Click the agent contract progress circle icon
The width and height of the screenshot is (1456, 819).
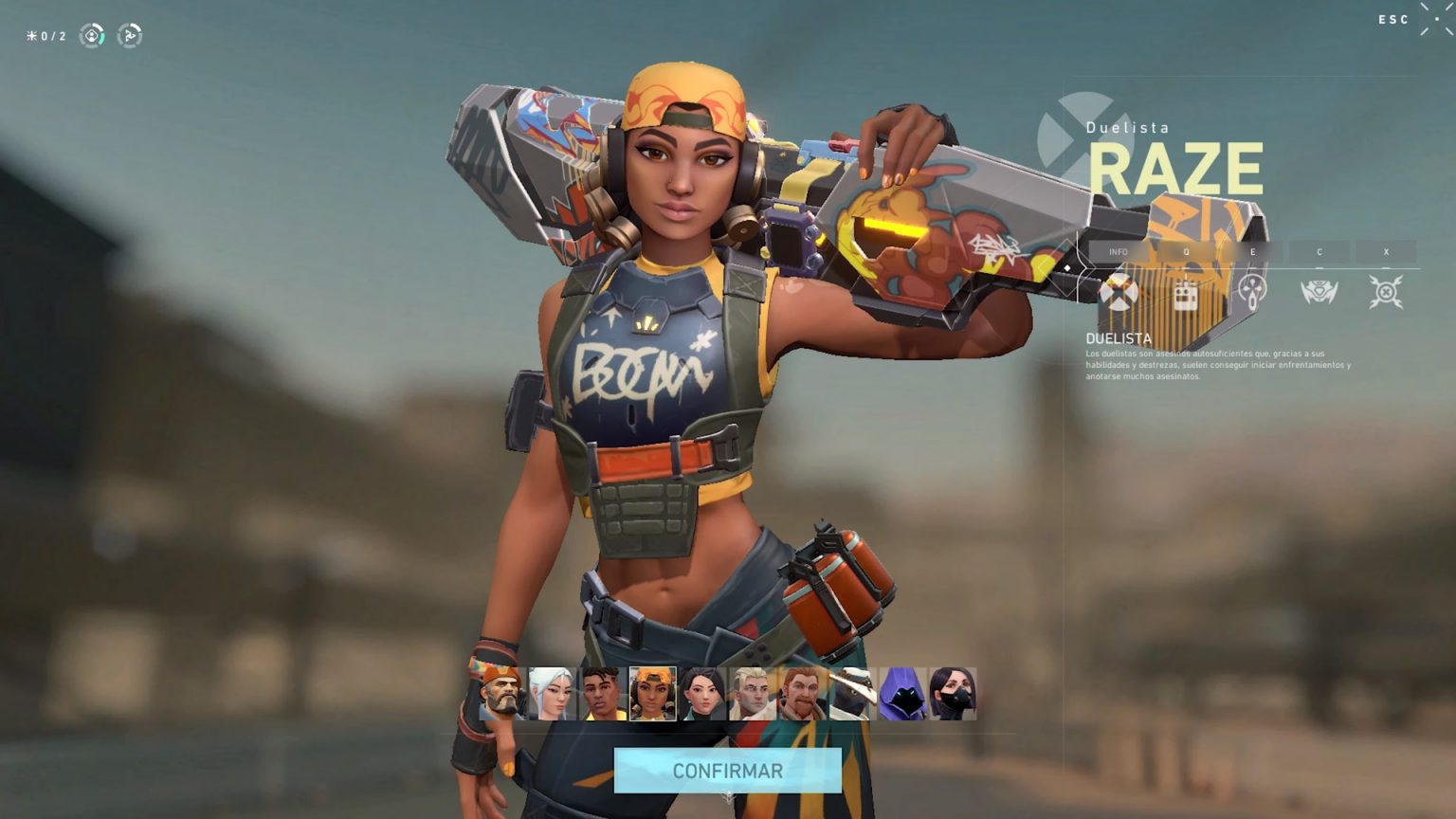(x=92, y=36)
